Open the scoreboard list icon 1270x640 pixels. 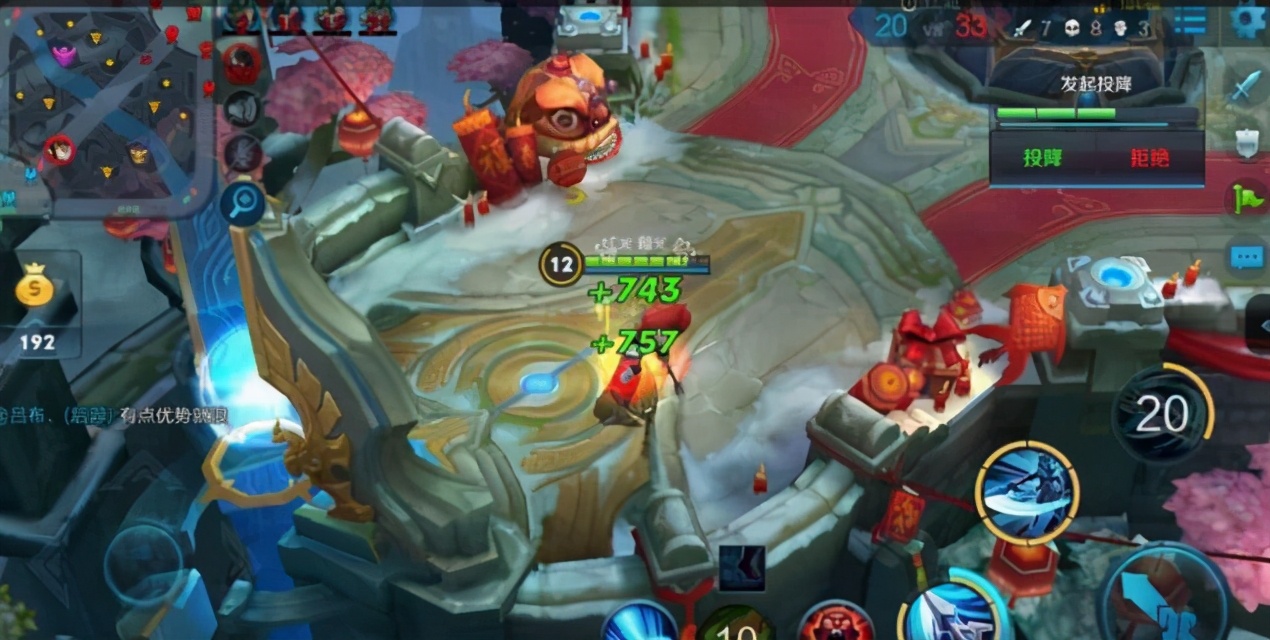[x=1189, y=21]
